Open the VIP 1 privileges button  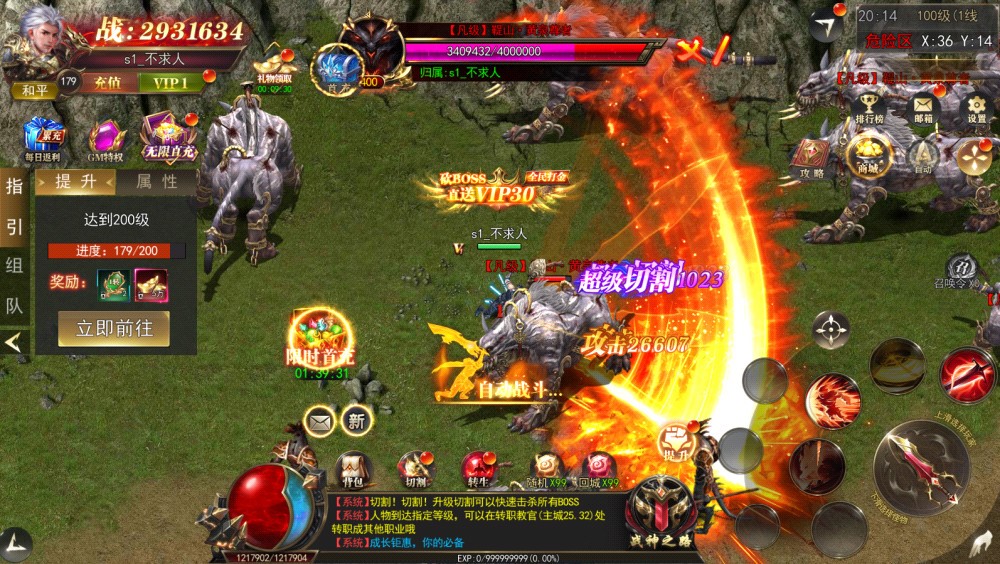pyautogui.click(x=170, y=83)
